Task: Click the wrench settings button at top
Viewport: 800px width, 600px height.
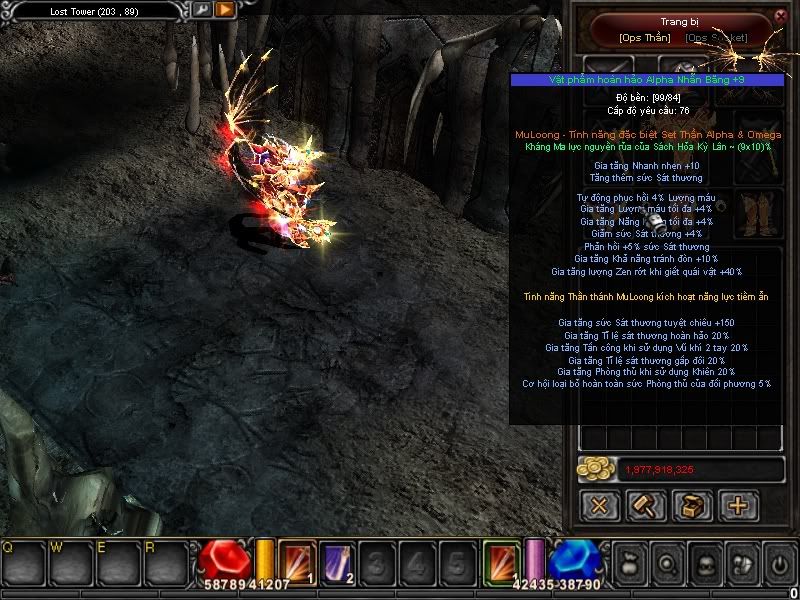Action: pos(202,10)
